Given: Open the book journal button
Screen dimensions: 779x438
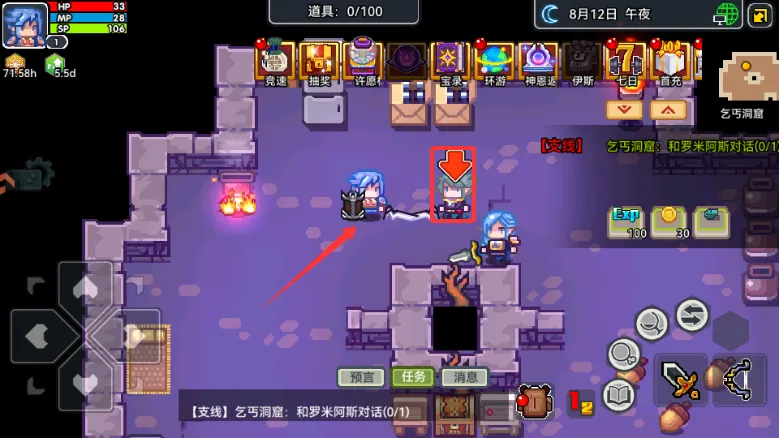Looking at the screenshot, I should [x=620, y=395].
